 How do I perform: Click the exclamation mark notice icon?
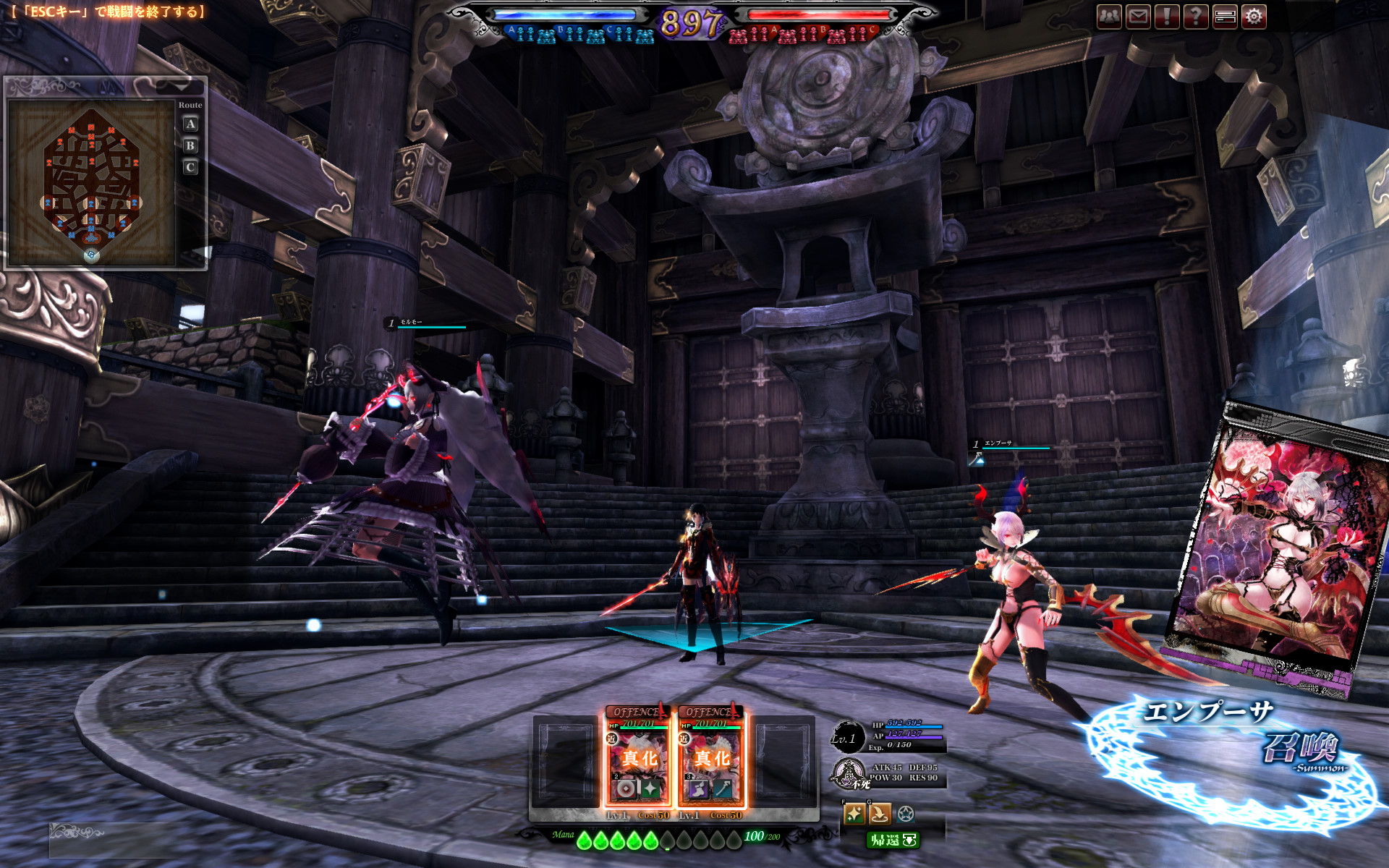click(1167, 17)
